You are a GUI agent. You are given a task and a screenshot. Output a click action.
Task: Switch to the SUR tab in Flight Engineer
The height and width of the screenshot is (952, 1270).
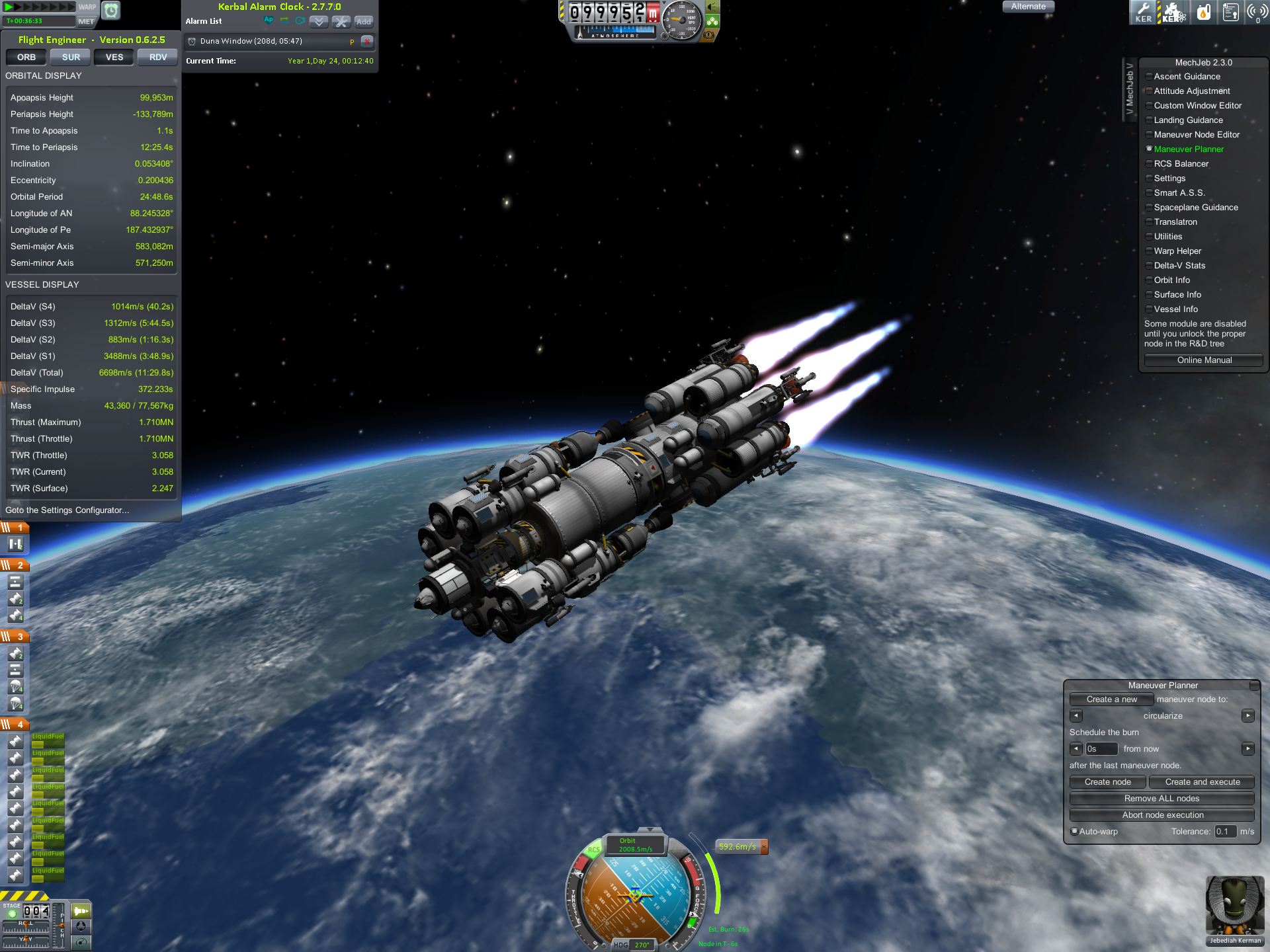click(x=71, y=58)
